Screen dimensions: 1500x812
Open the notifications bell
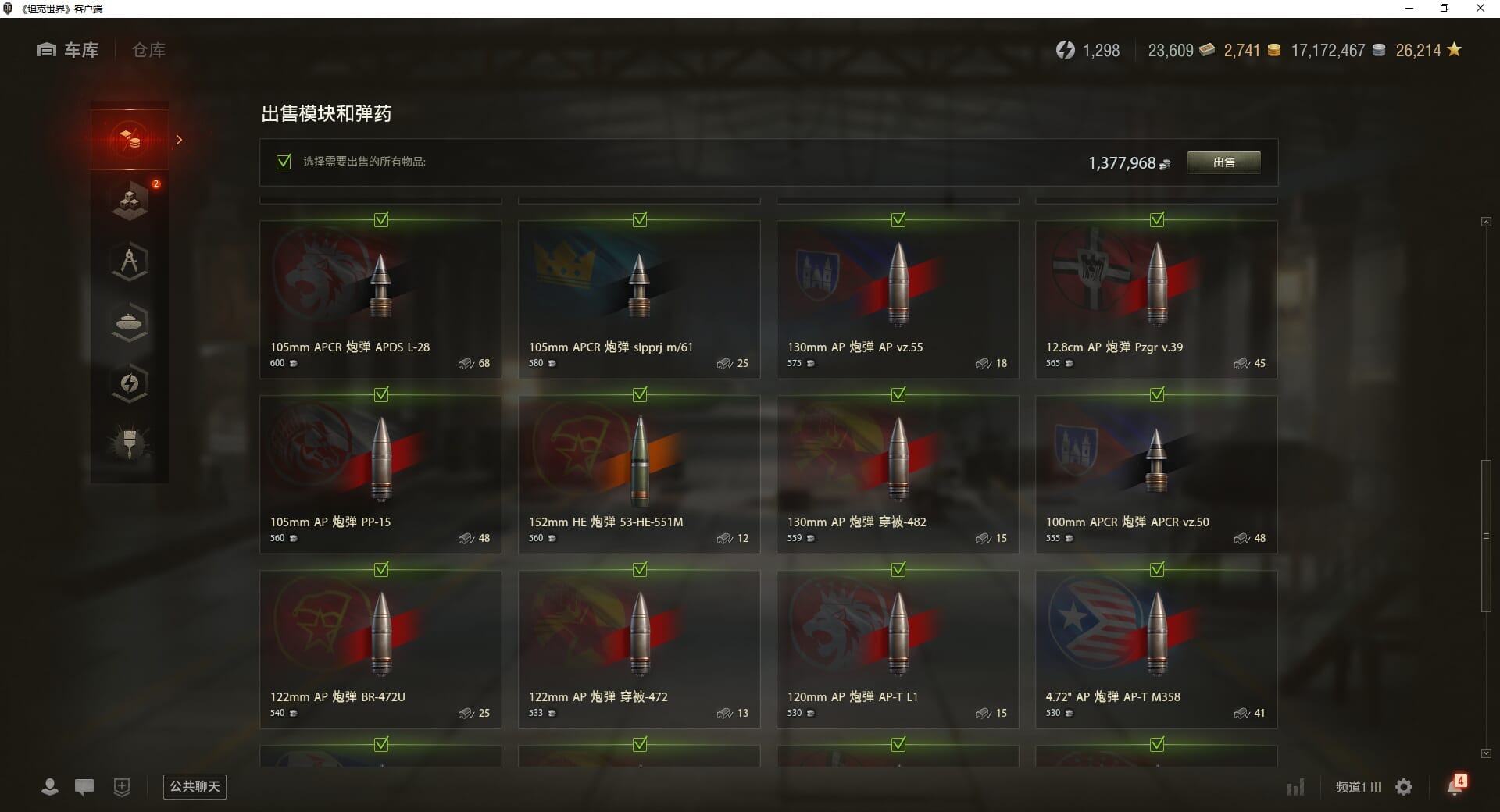click(1455, 785)
